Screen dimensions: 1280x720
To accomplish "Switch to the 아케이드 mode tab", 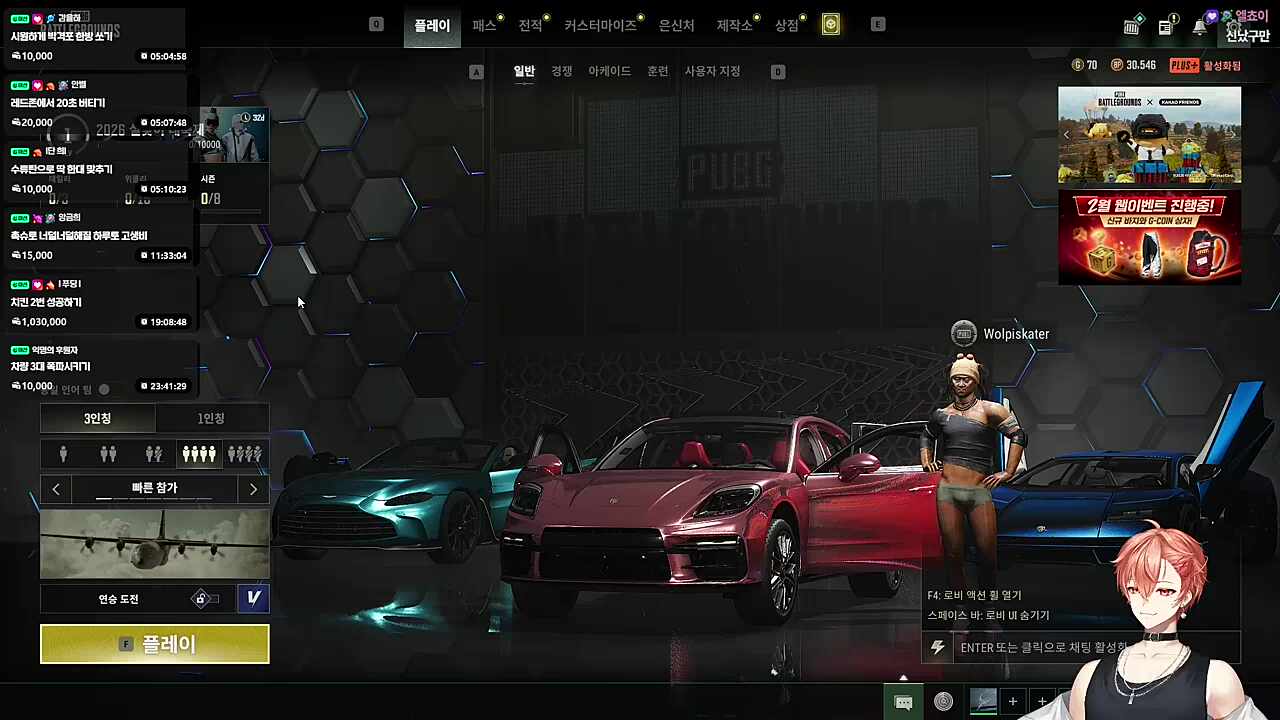I will 609,71.
